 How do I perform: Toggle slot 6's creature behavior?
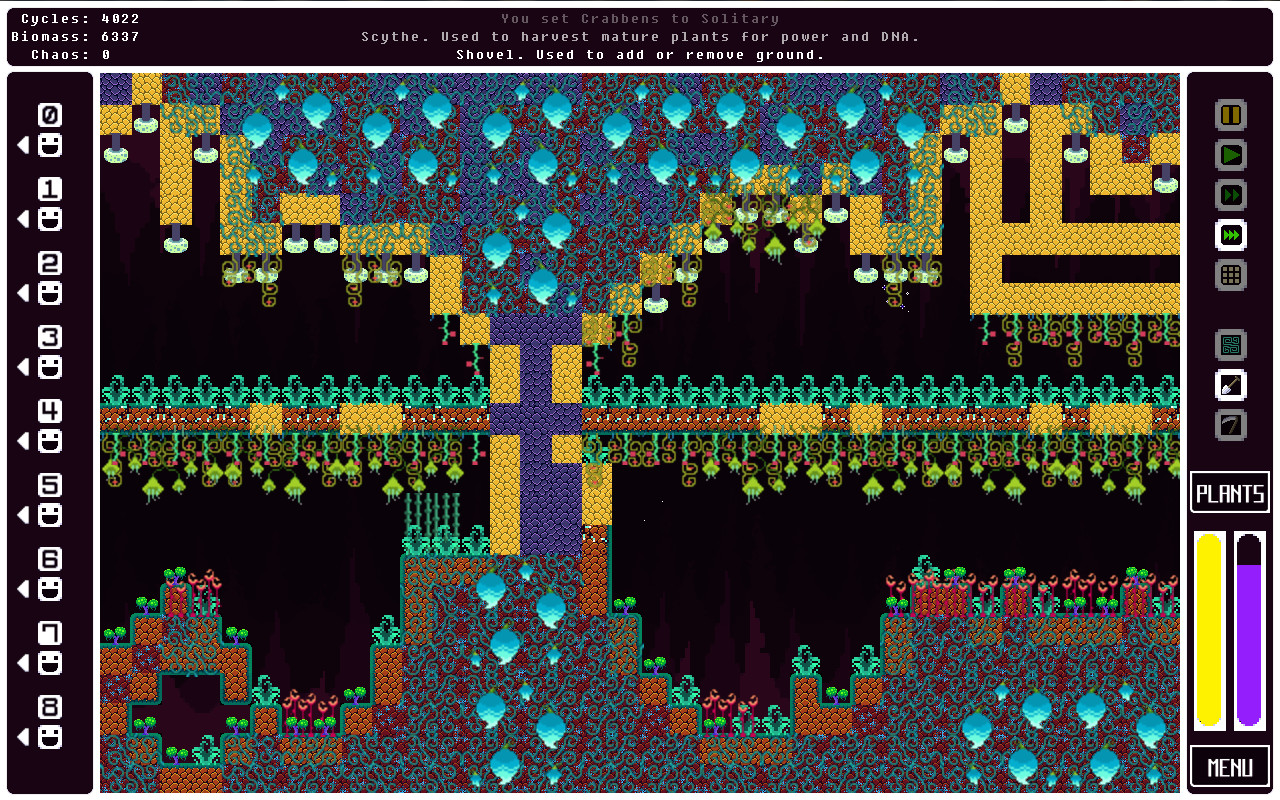click(x=48, y=590)
